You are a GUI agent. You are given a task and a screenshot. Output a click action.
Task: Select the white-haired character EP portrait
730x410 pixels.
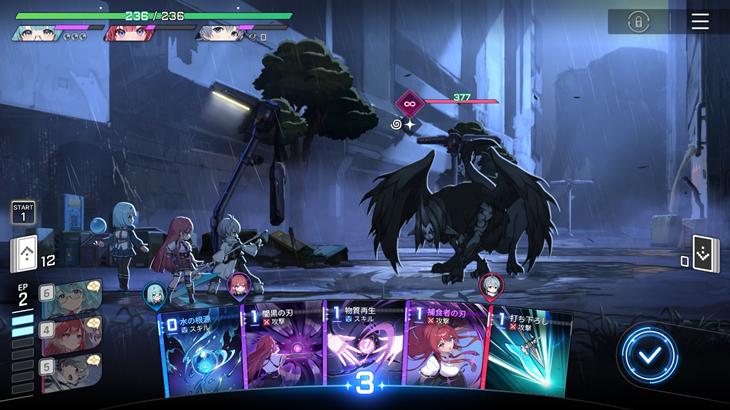[71, 371]
